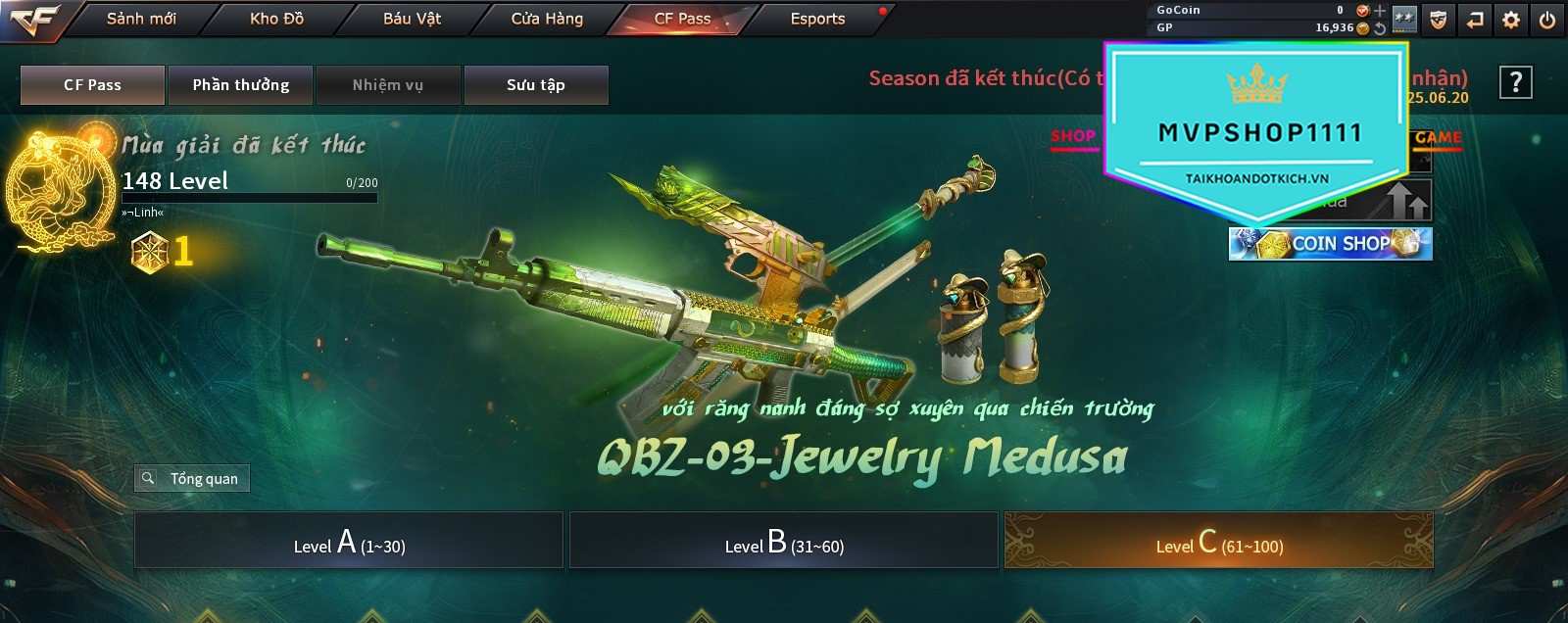Open the Sảnh mới lobby tab
The image size is (1568, 623).
[141, 19]
